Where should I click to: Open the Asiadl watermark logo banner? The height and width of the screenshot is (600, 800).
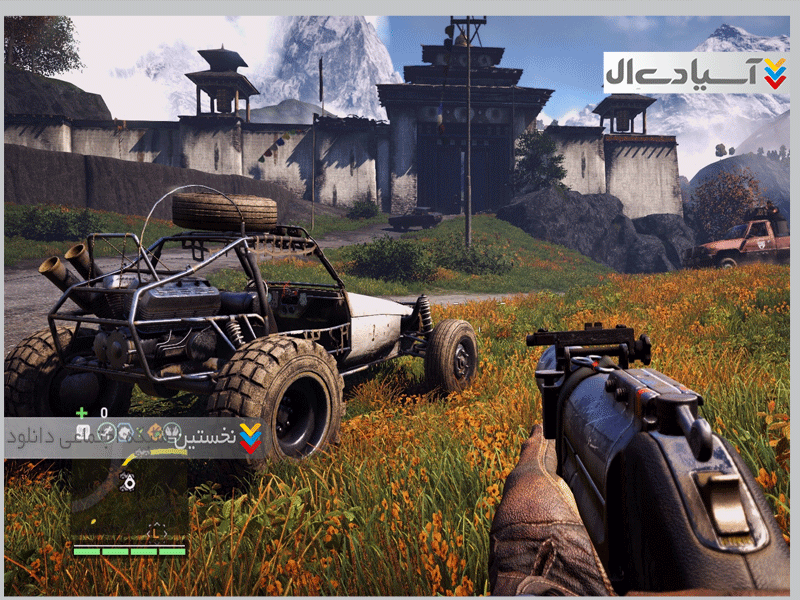(x=696, y=73)
